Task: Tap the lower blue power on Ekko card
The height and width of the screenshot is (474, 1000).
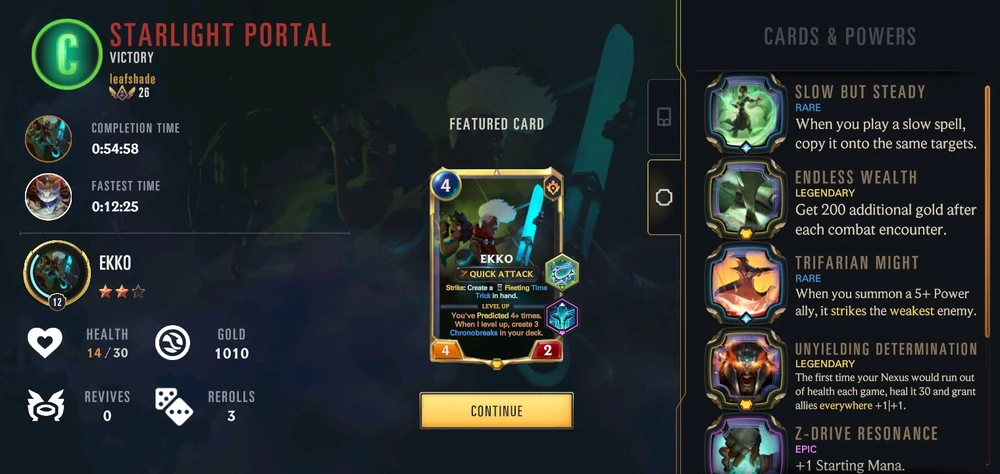Action: (x=562, y=316)
